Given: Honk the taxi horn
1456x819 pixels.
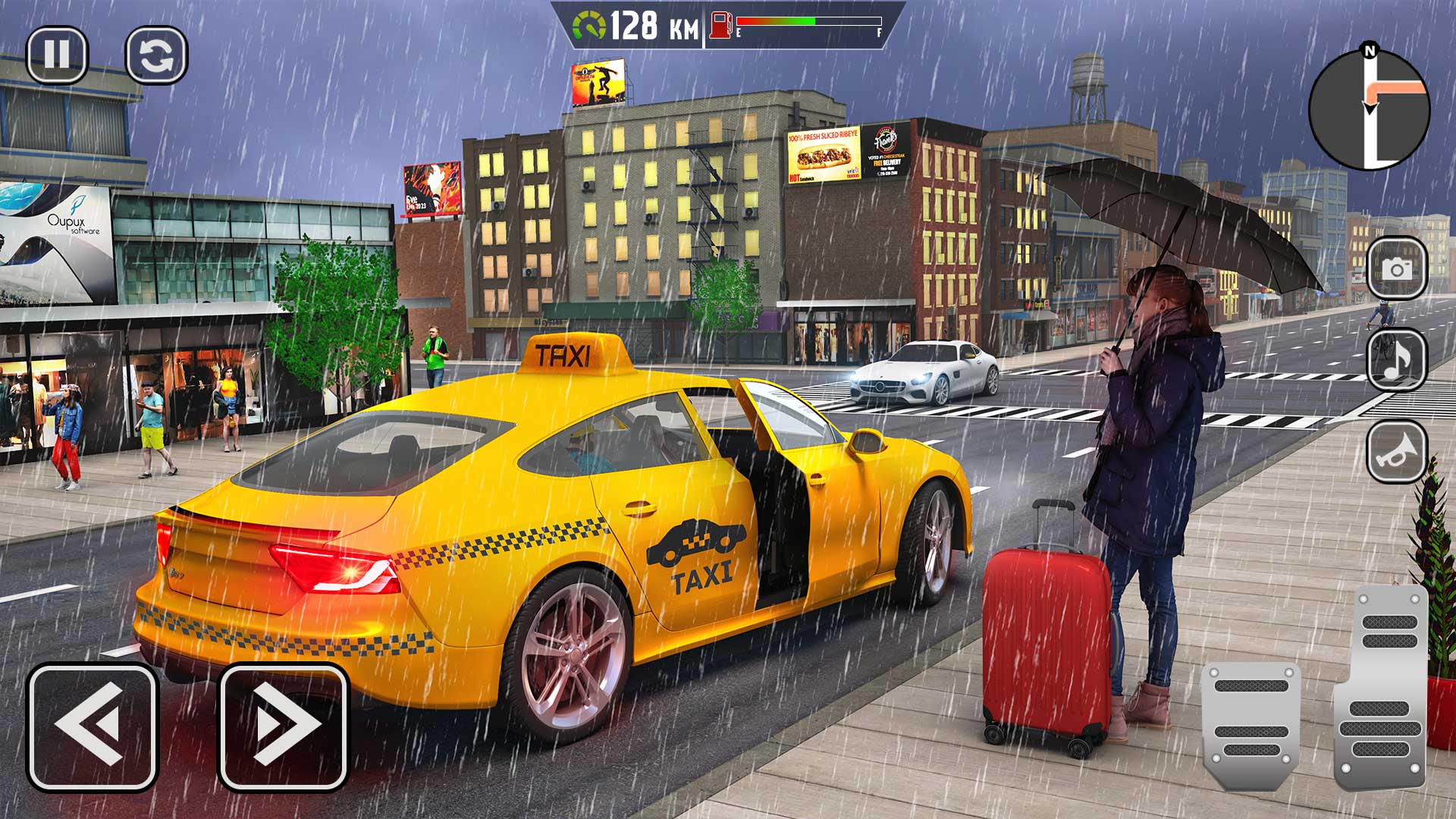Looking at the screenshot, I should coord(1398,453).
